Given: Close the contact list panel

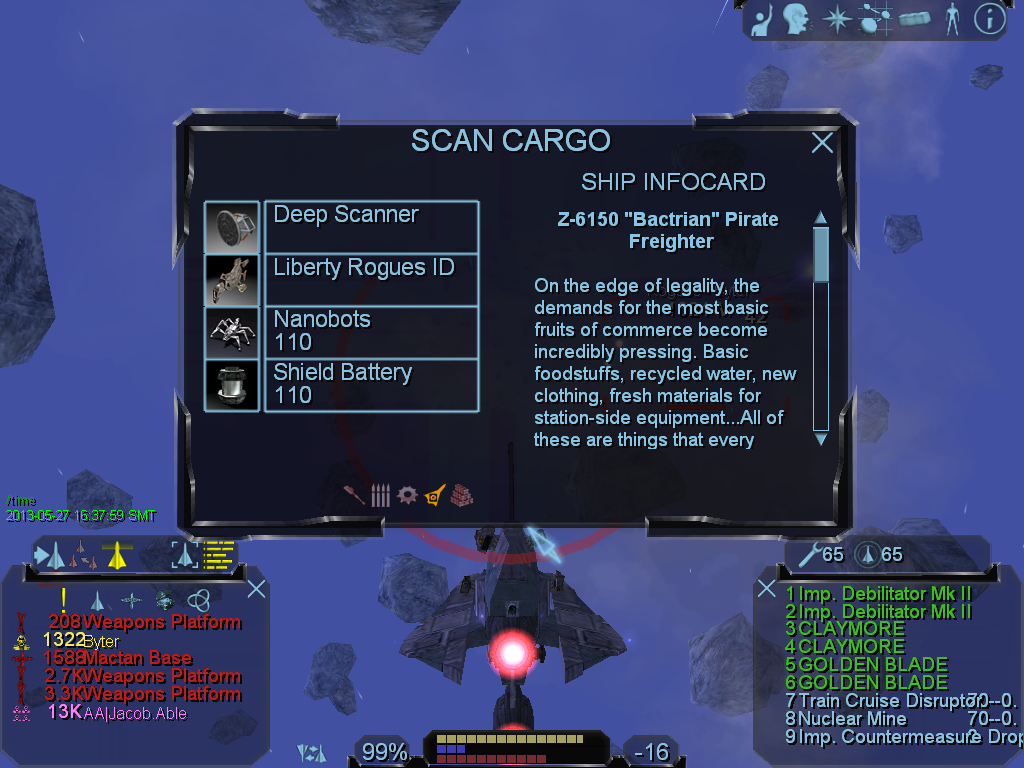Looking at the screenshot, I should pyautogui.click(x=256, y=588).
